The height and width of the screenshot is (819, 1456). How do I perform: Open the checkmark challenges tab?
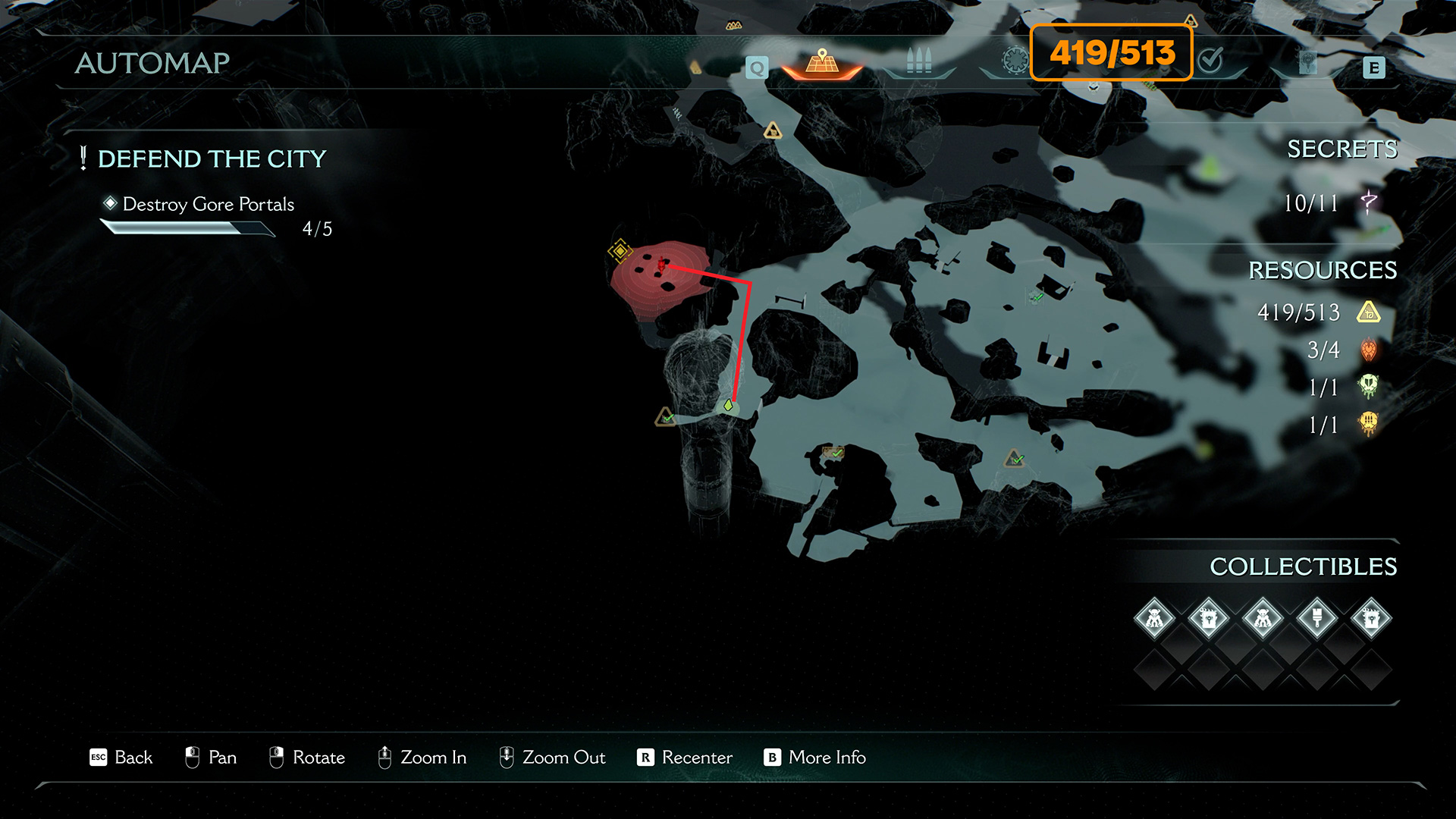point(1210,59)
